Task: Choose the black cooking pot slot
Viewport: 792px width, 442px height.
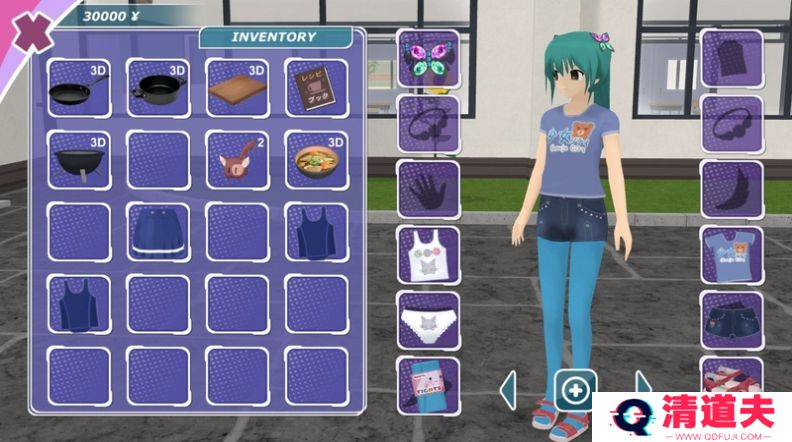Action: [x=158, y=89]
